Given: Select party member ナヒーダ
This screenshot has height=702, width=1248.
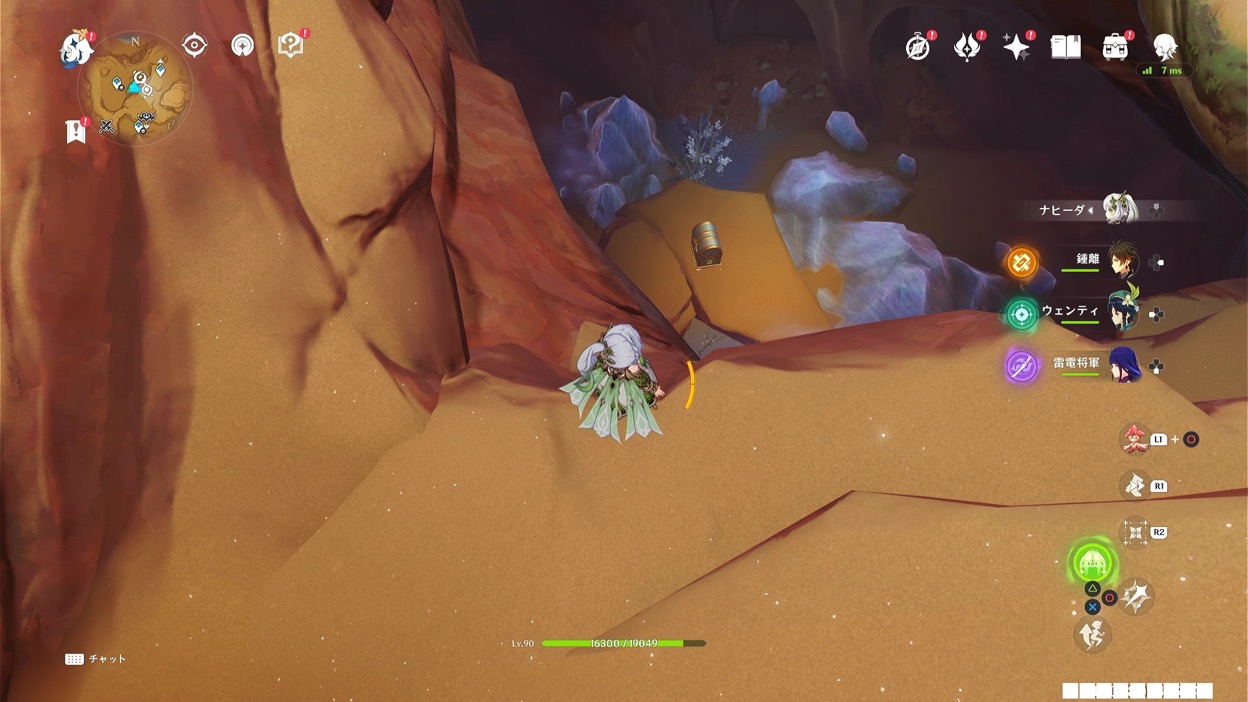Looking at the screenshot, I should pos(1119,209).
